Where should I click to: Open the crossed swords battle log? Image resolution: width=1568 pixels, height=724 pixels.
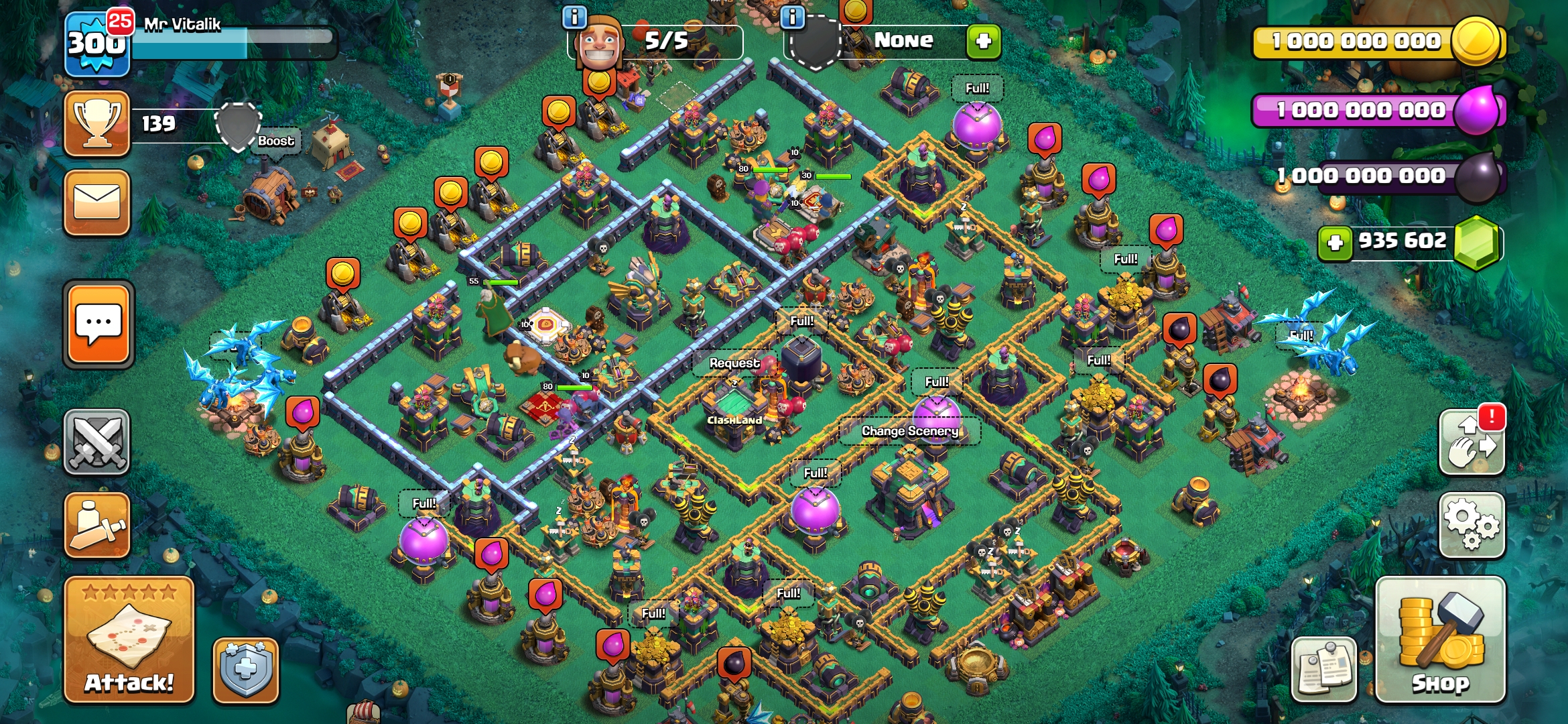click(x=97, y=442)
